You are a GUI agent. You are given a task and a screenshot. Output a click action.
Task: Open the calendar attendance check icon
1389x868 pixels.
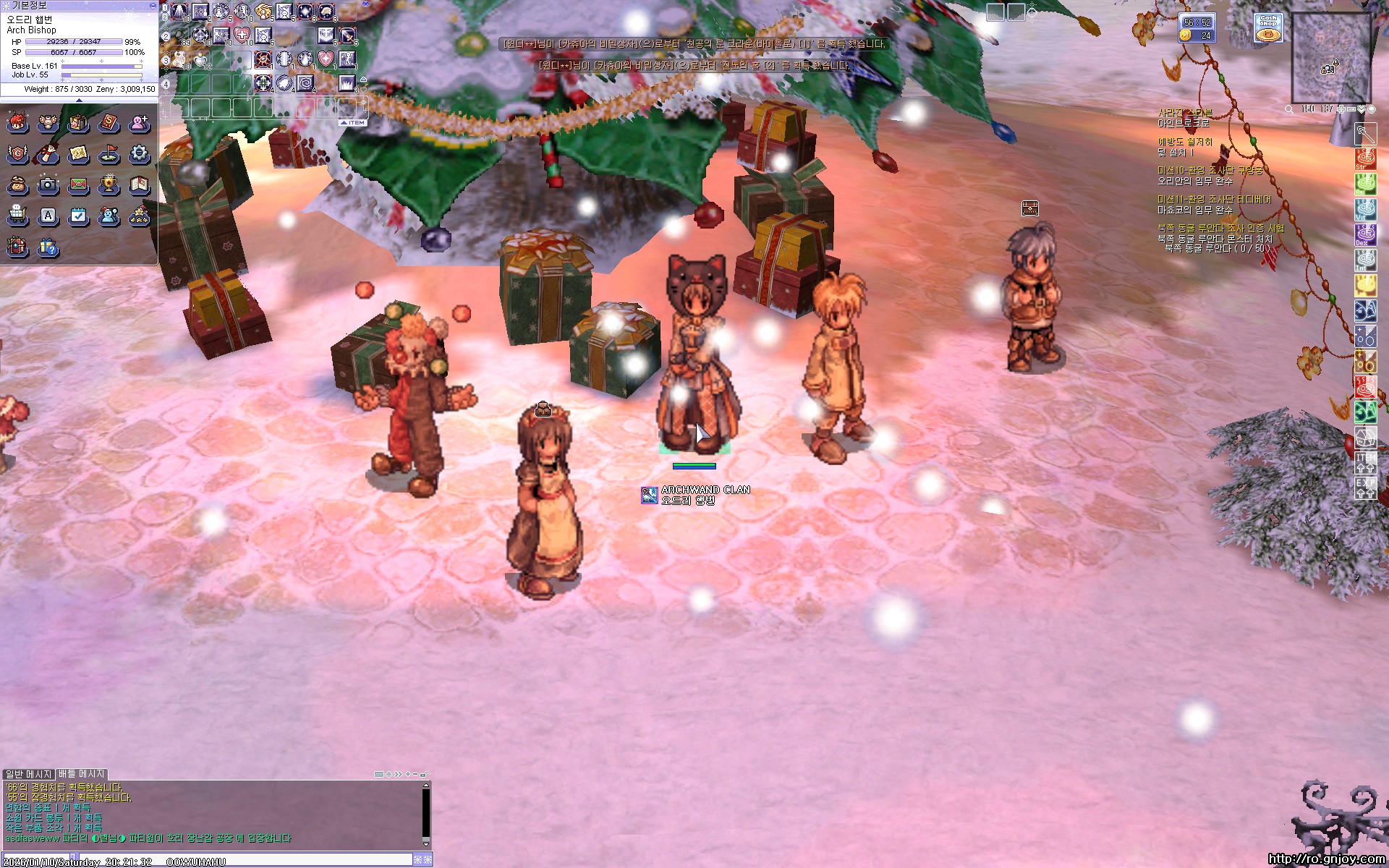[79, 216]
